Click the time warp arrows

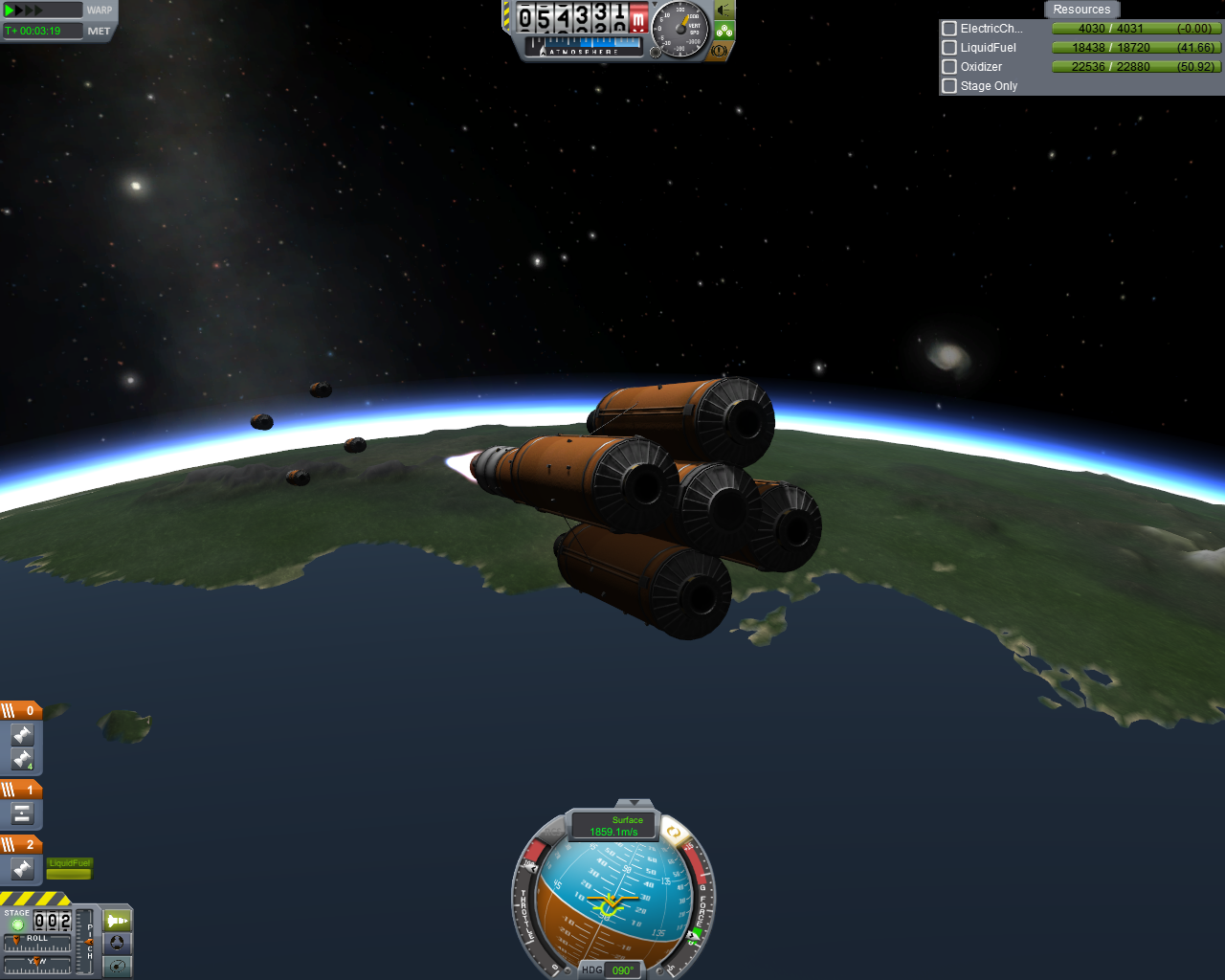coord(27,11)
